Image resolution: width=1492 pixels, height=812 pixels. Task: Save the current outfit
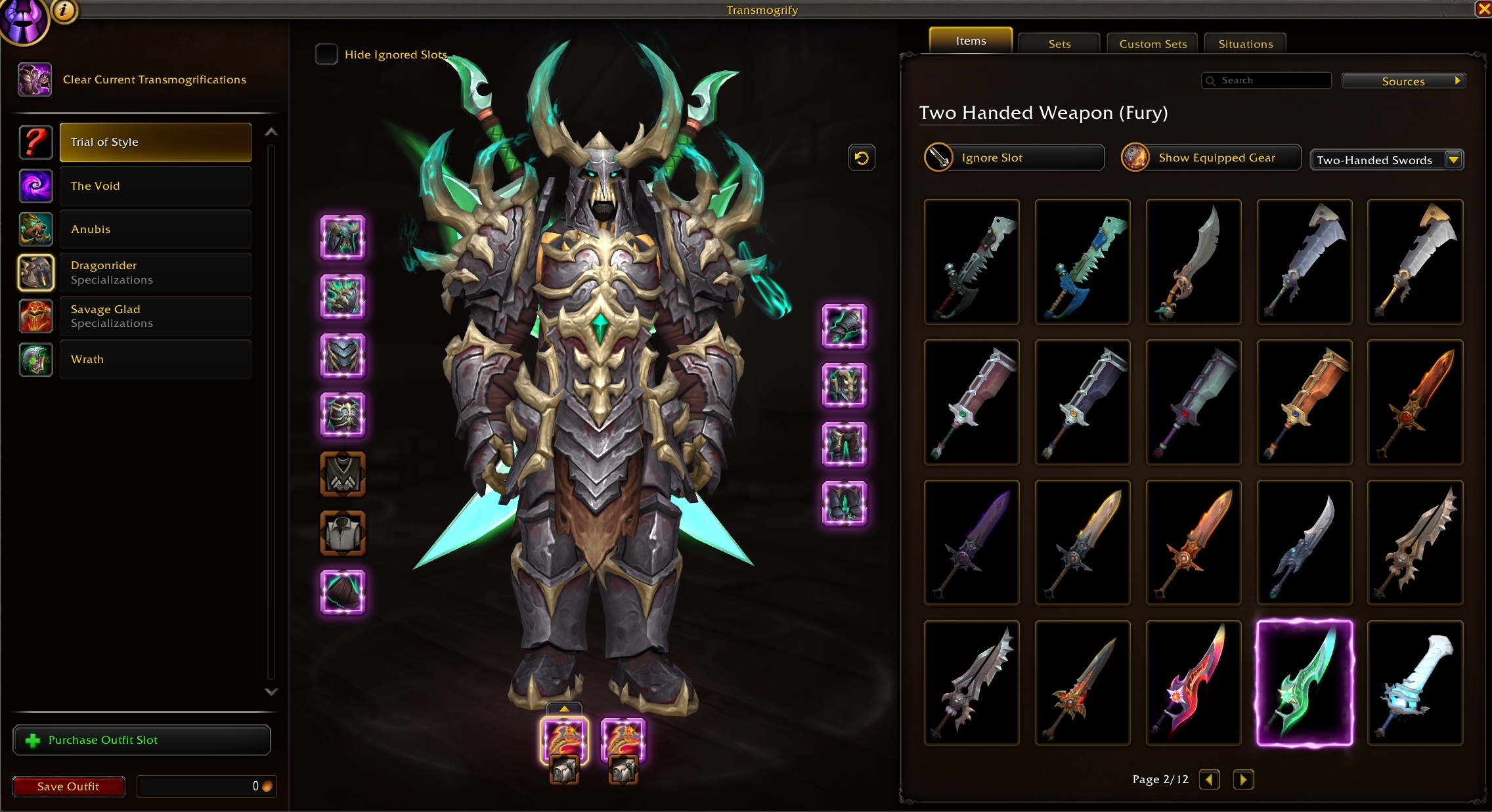point(68,786)
